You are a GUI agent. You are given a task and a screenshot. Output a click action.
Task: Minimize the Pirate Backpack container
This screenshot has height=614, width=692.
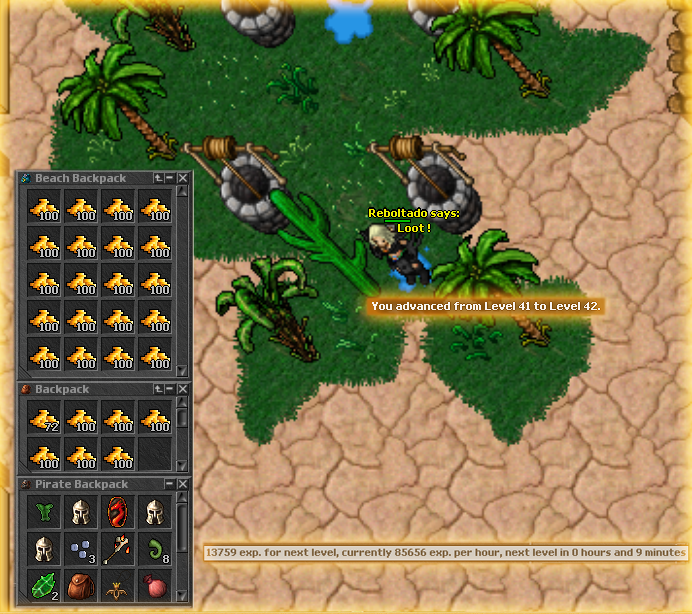pyautogui.click(x=170, y=484)
